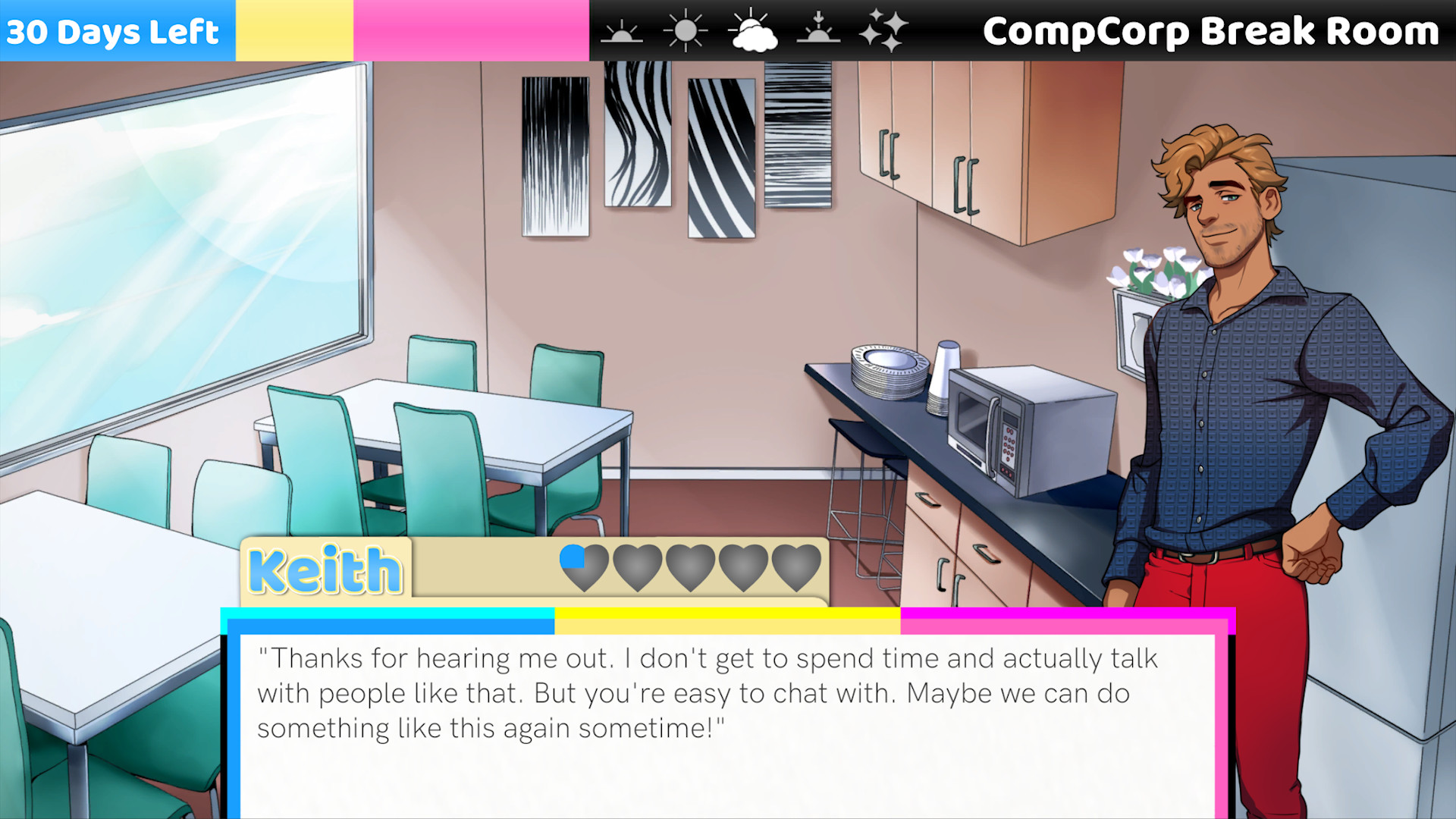Screen dimensions: 1456x819
Task: Select the night sparkles icon
Action: click(x=886, y=30)
